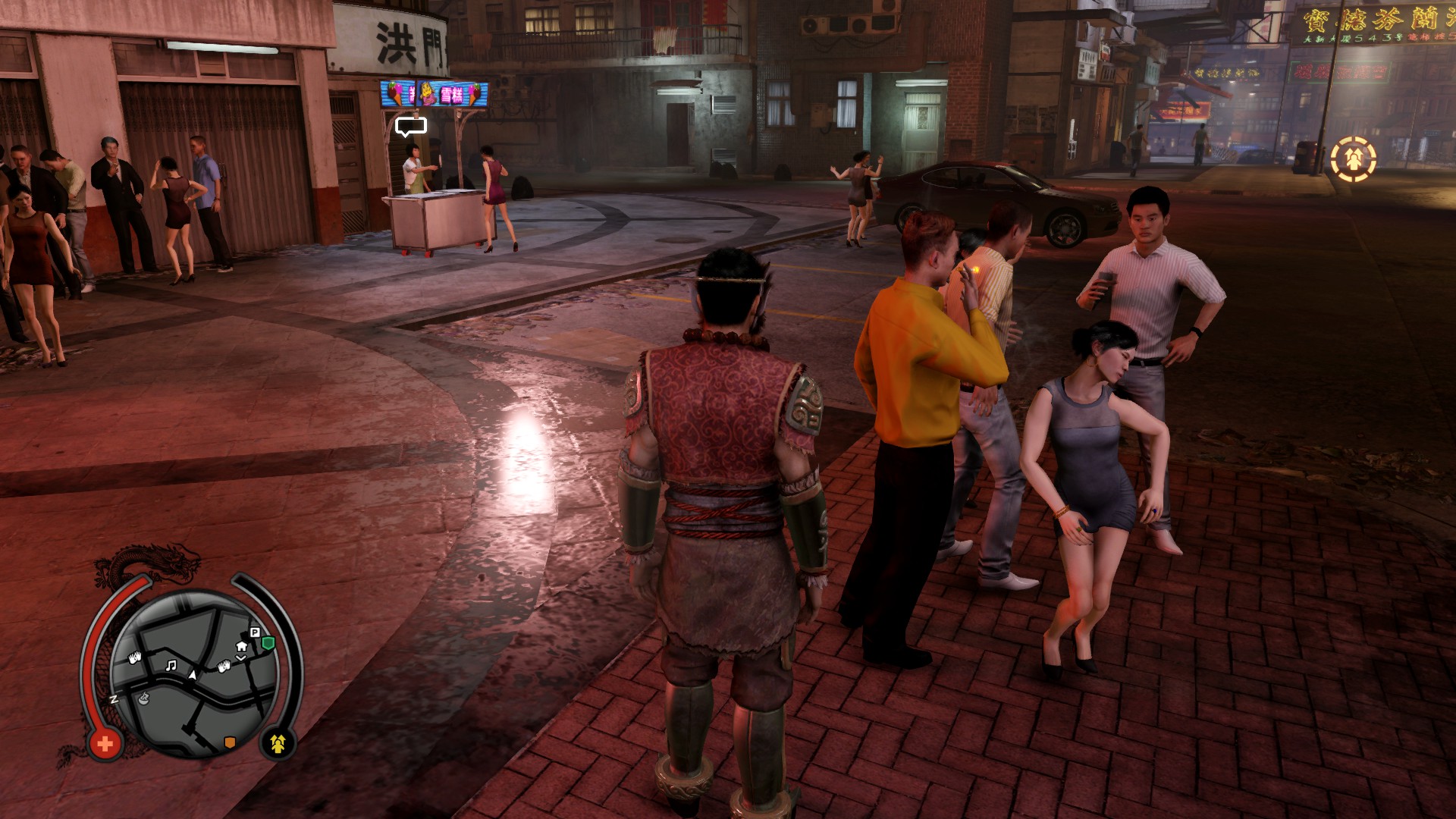Click the compass N letter on minimap rim
The height and width of the screenshot is (819, 1456).
(113, 698)
